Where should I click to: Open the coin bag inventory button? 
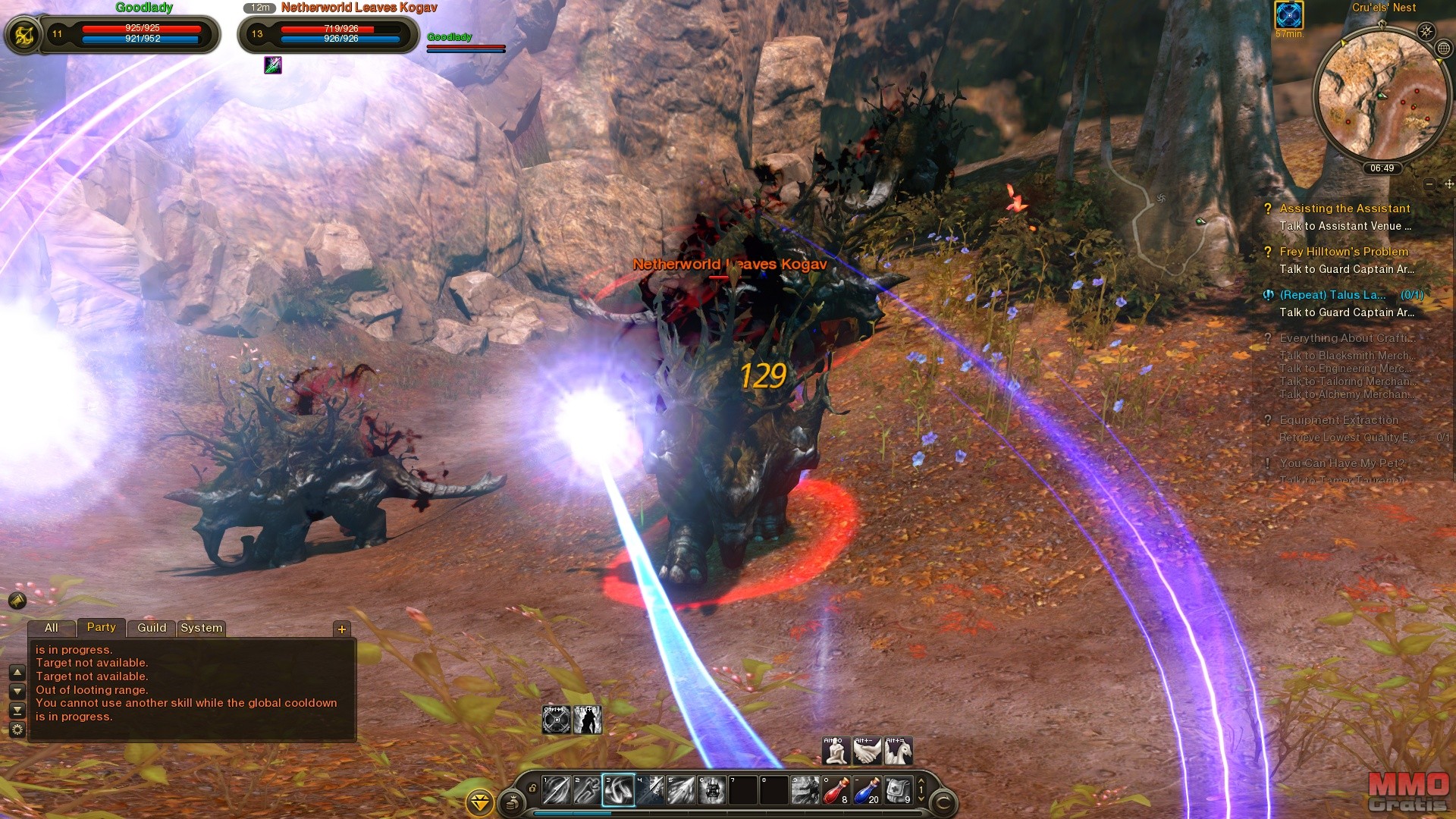coord(513,802)
